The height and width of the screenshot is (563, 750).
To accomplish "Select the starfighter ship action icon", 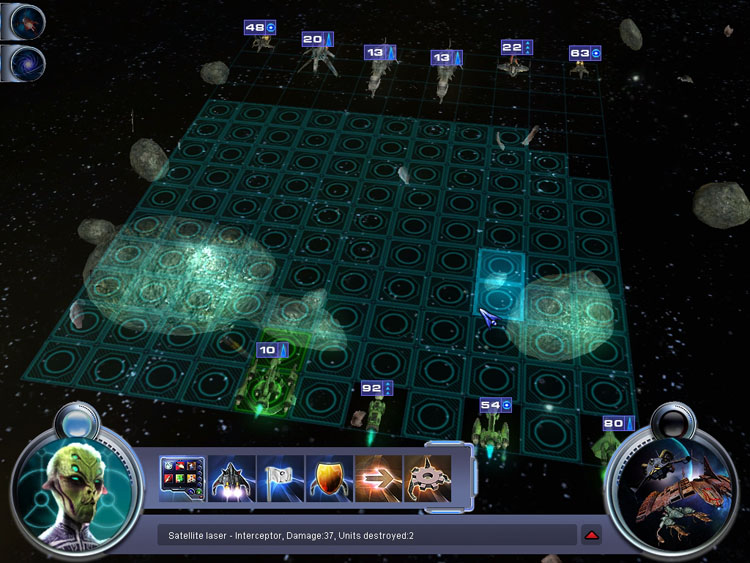I will coord(231,480).
